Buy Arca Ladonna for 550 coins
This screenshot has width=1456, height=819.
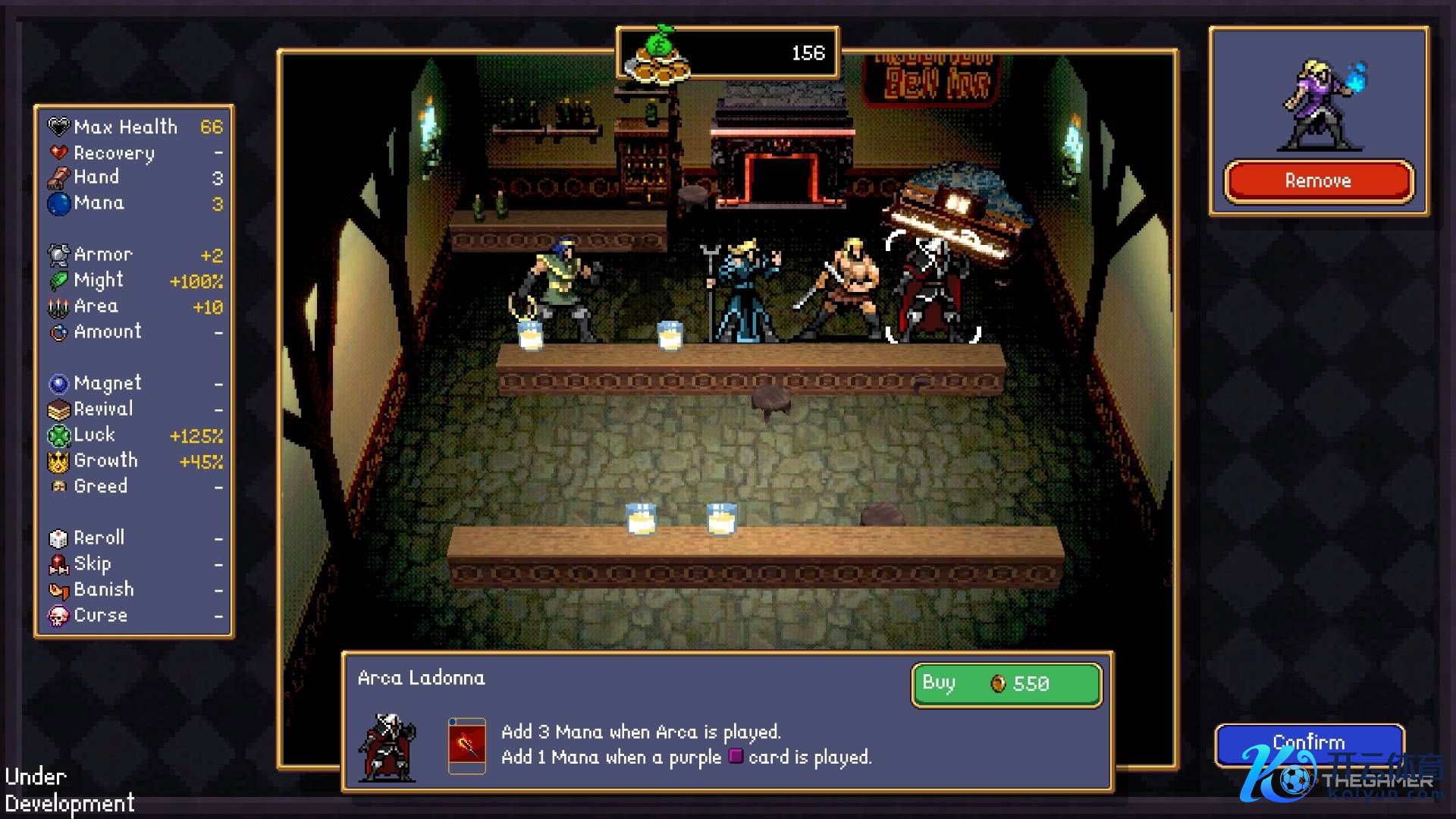1006,684
